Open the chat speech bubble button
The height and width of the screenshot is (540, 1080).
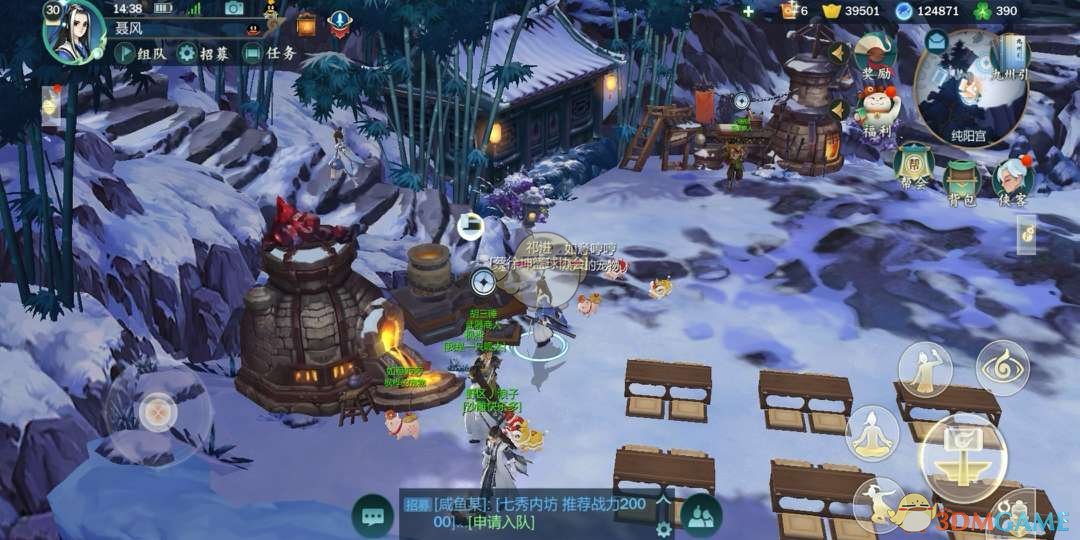[x=373, y=516]
